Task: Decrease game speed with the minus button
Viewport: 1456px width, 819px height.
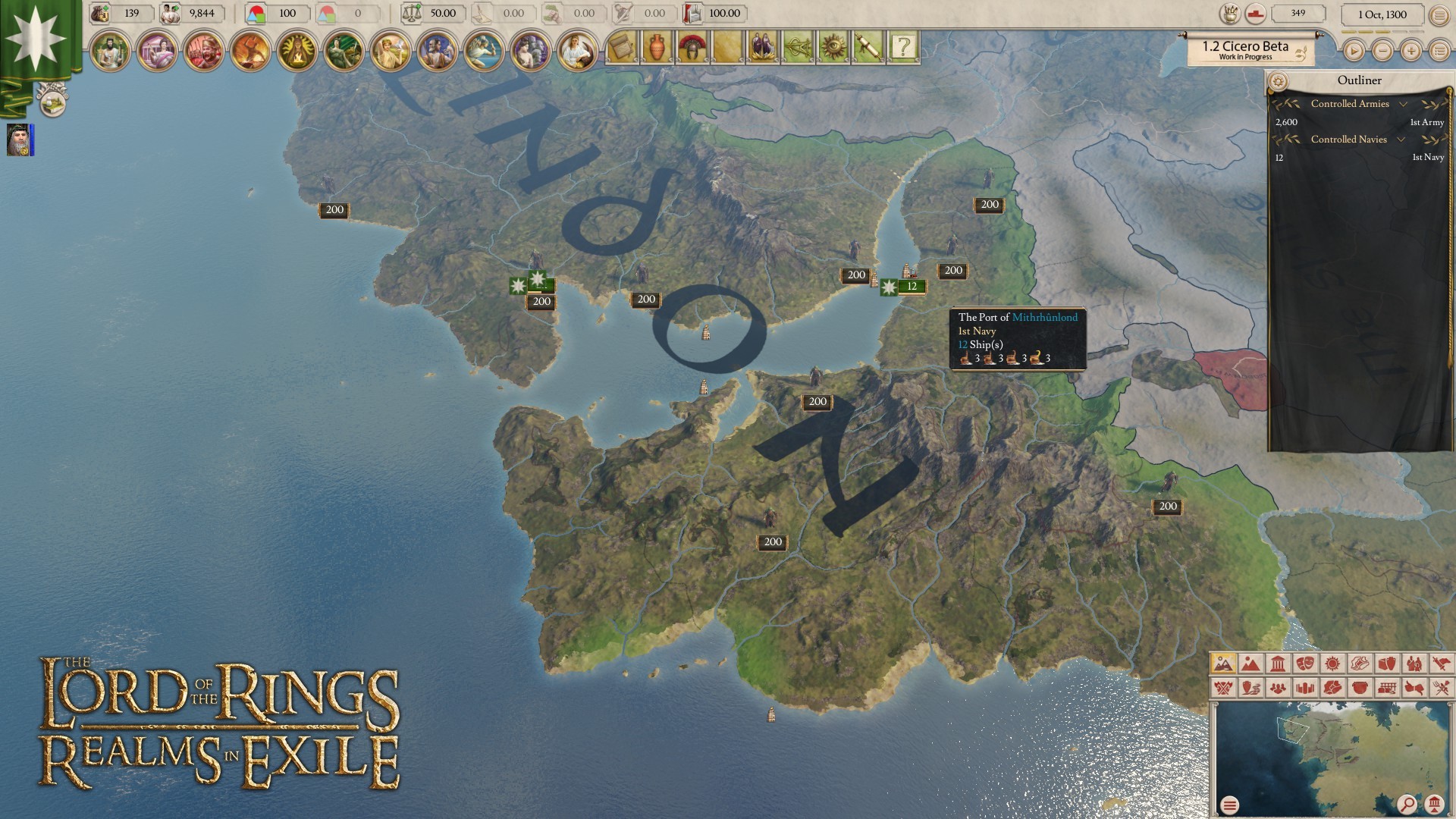Action: pos(1382,51)
